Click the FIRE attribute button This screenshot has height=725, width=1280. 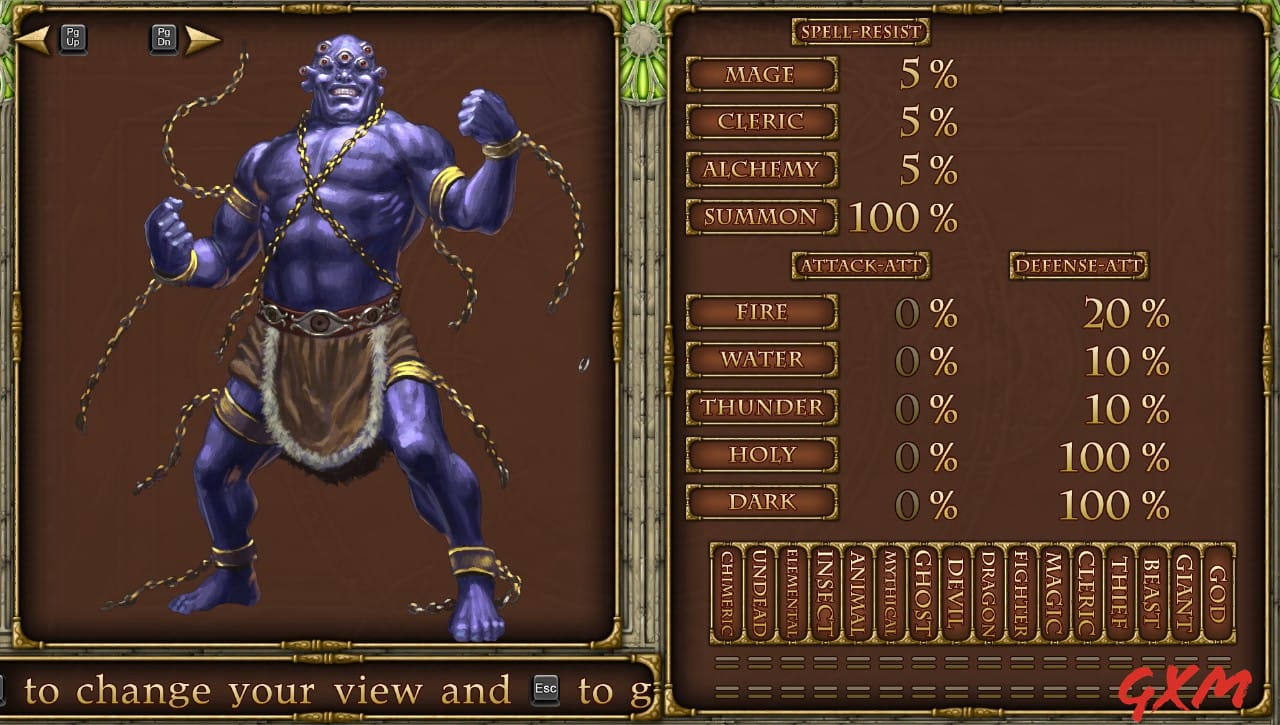pyautogui.click(x=762, y=313)
